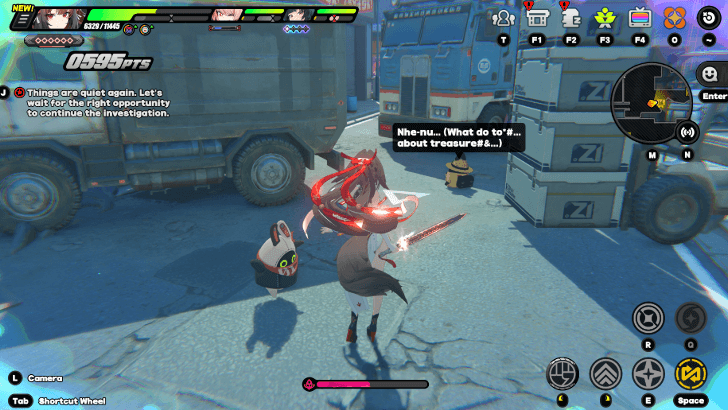Activate the crossed-circle star skill icon
Image resolution: width=728 pixels, height=410 pixels.
point(648,319)
